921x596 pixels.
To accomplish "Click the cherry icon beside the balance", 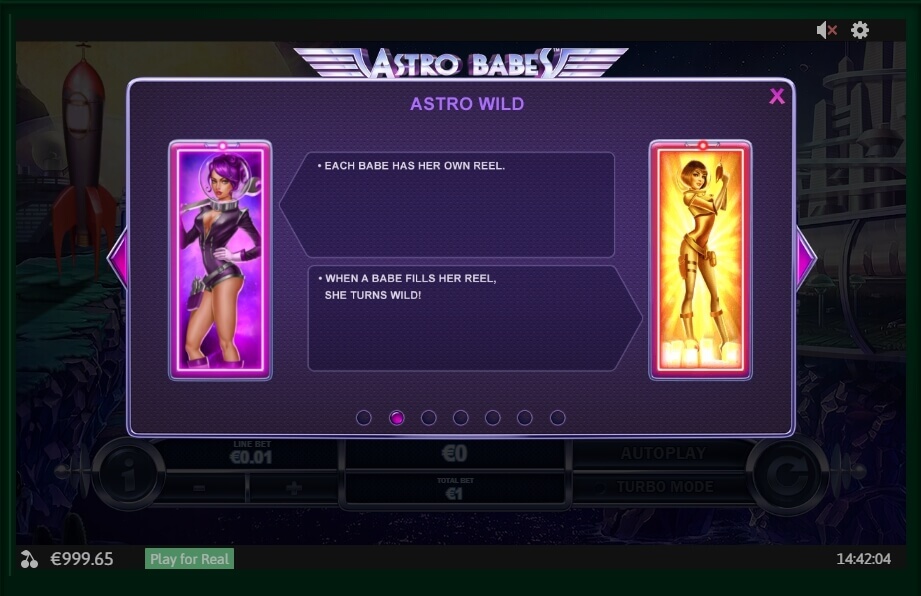I will [x=30, y=559].
